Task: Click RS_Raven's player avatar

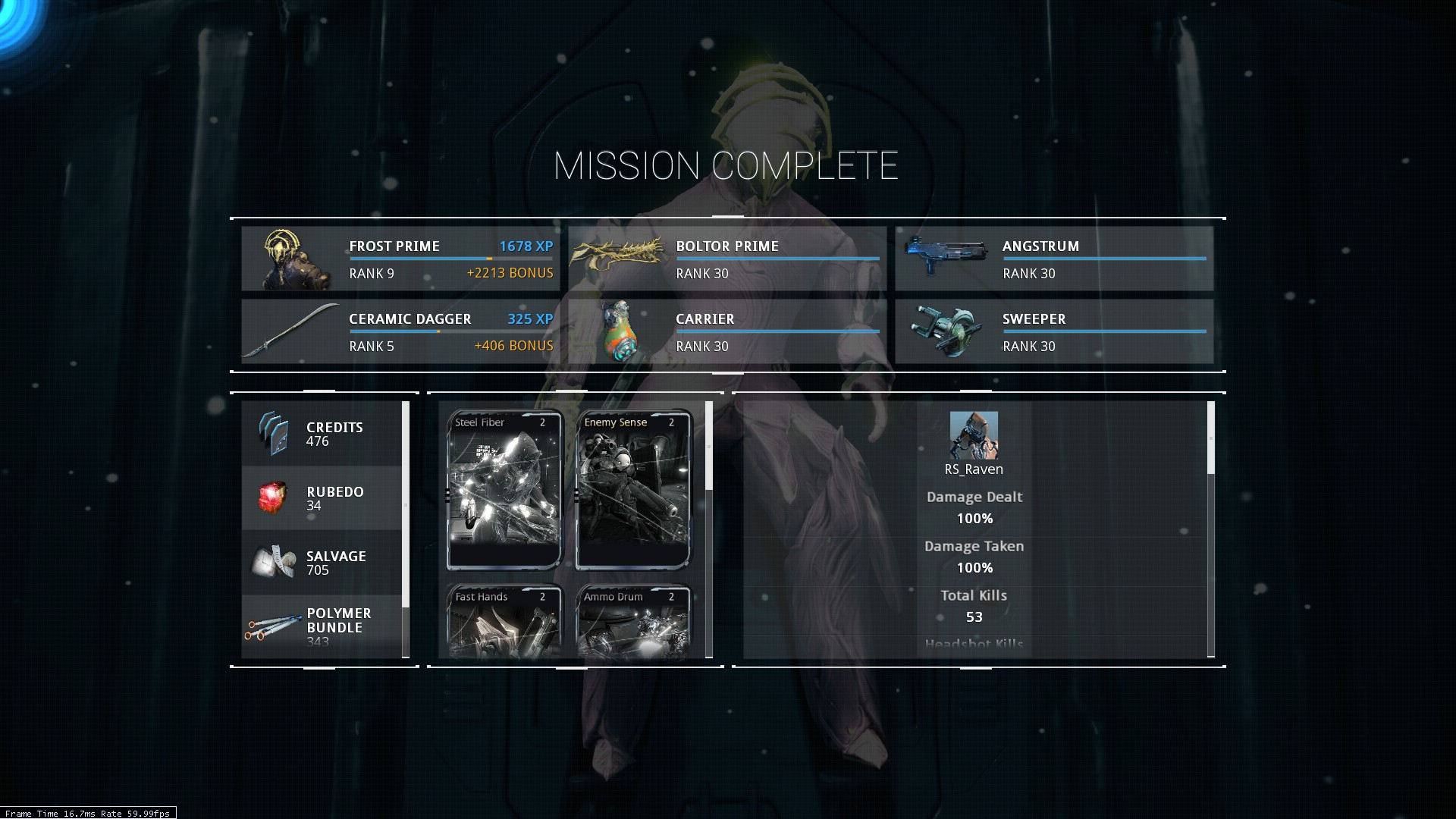Action: pos(974,435)
